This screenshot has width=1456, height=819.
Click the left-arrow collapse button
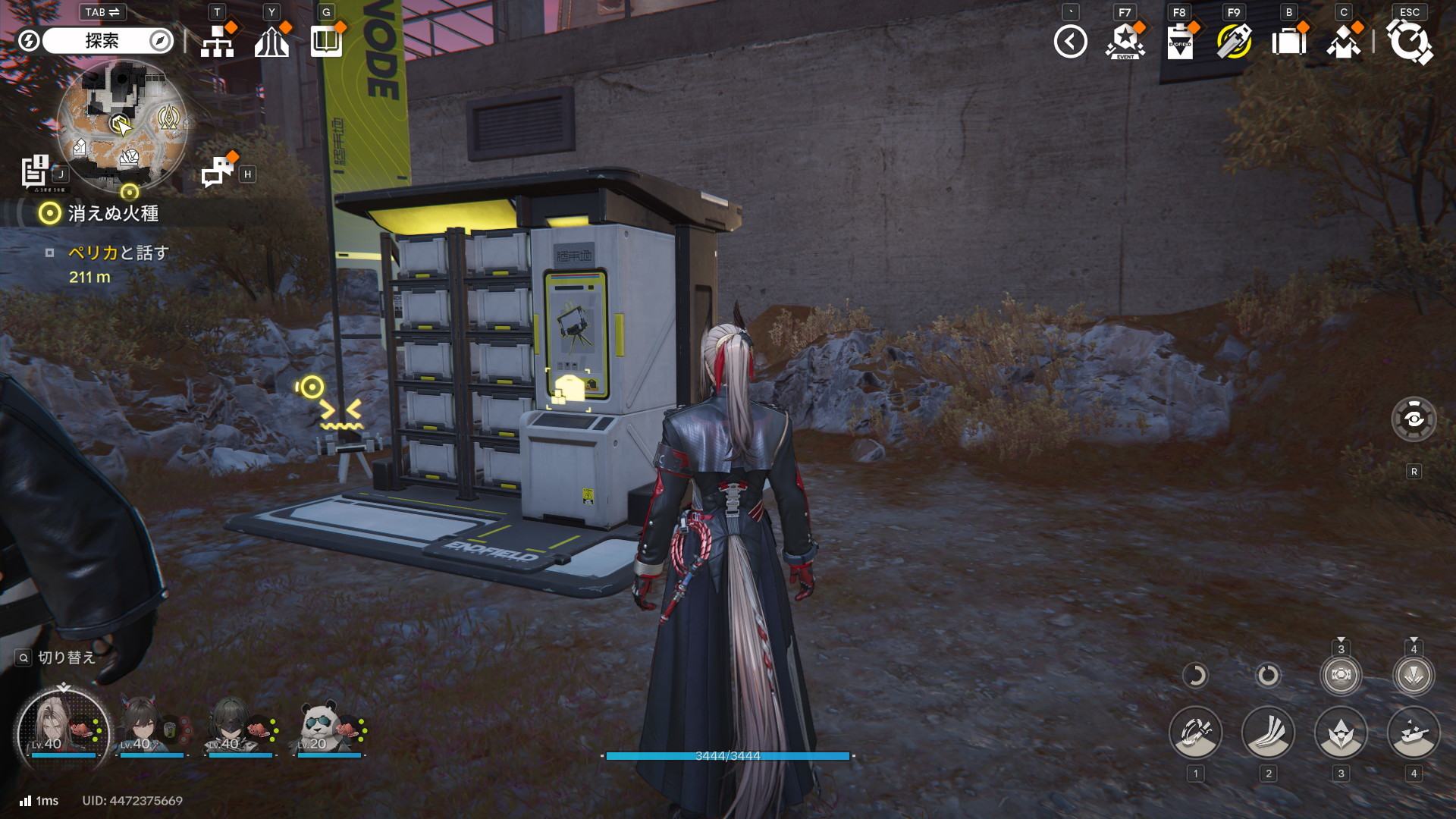pyautogui.click(x=1070, y=42)
